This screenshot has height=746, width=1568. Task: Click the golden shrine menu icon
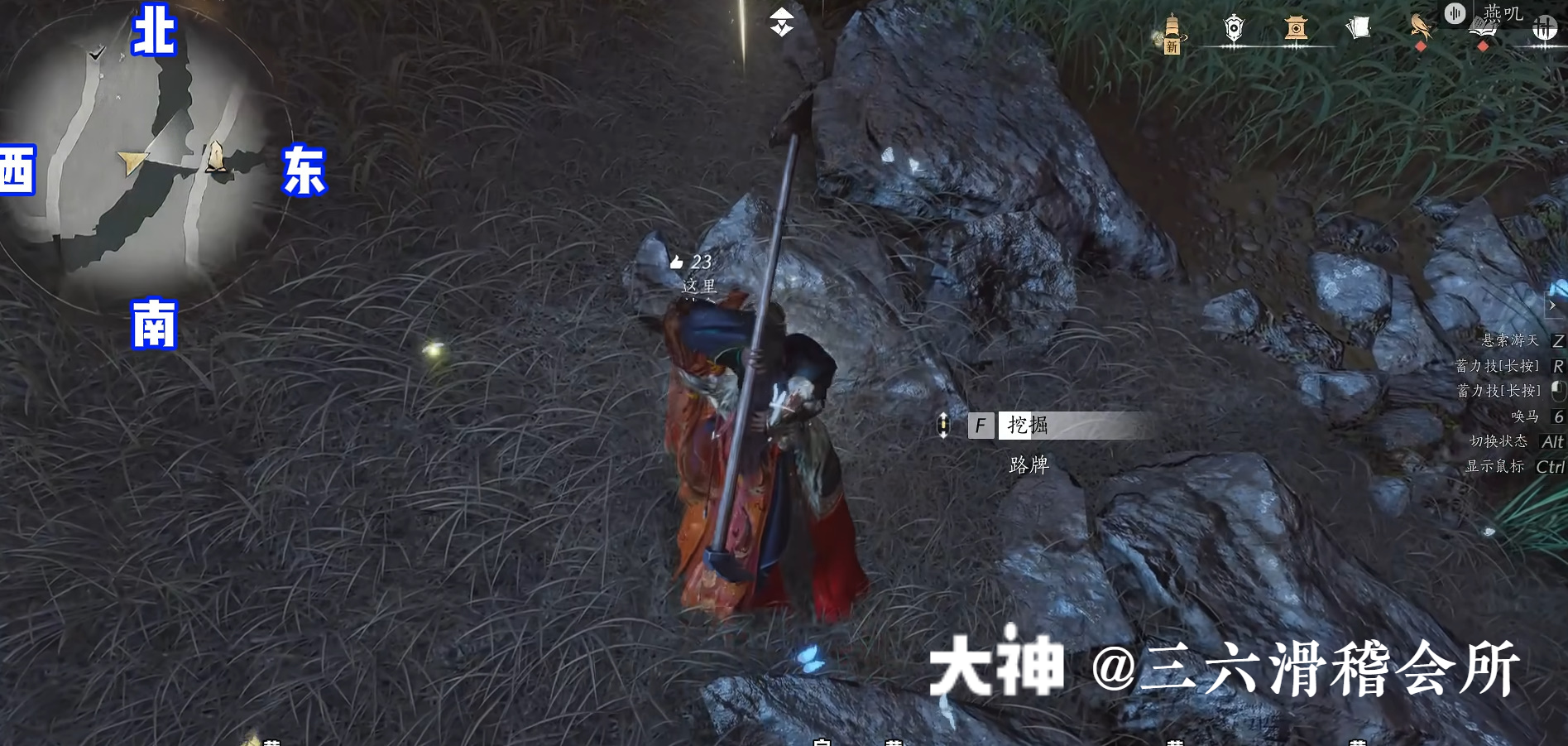pos(1296,29)
